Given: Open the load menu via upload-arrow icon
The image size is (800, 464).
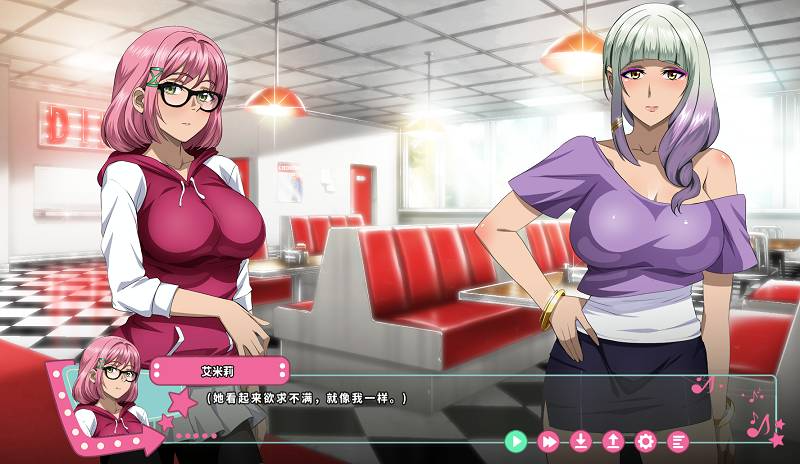Looking at the screenshot, I should 613,440.
